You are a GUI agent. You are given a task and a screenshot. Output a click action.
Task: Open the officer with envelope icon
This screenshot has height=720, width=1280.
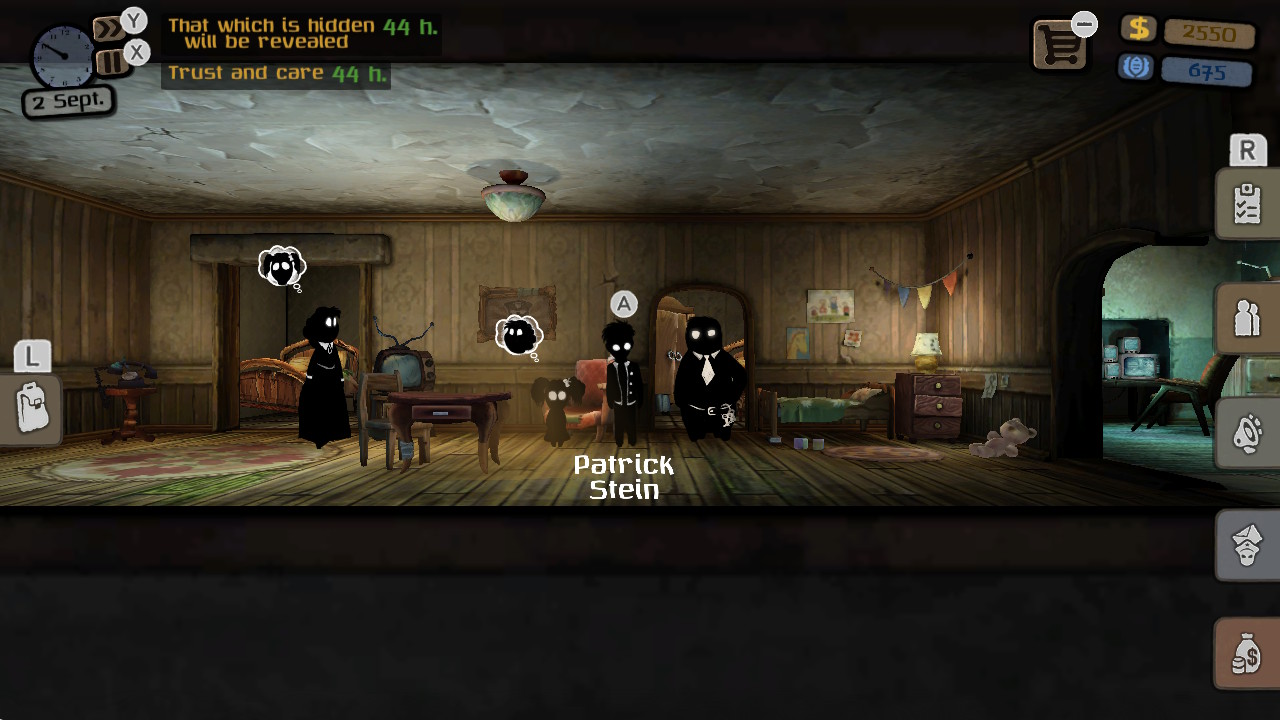click(x=1246, y=546)
